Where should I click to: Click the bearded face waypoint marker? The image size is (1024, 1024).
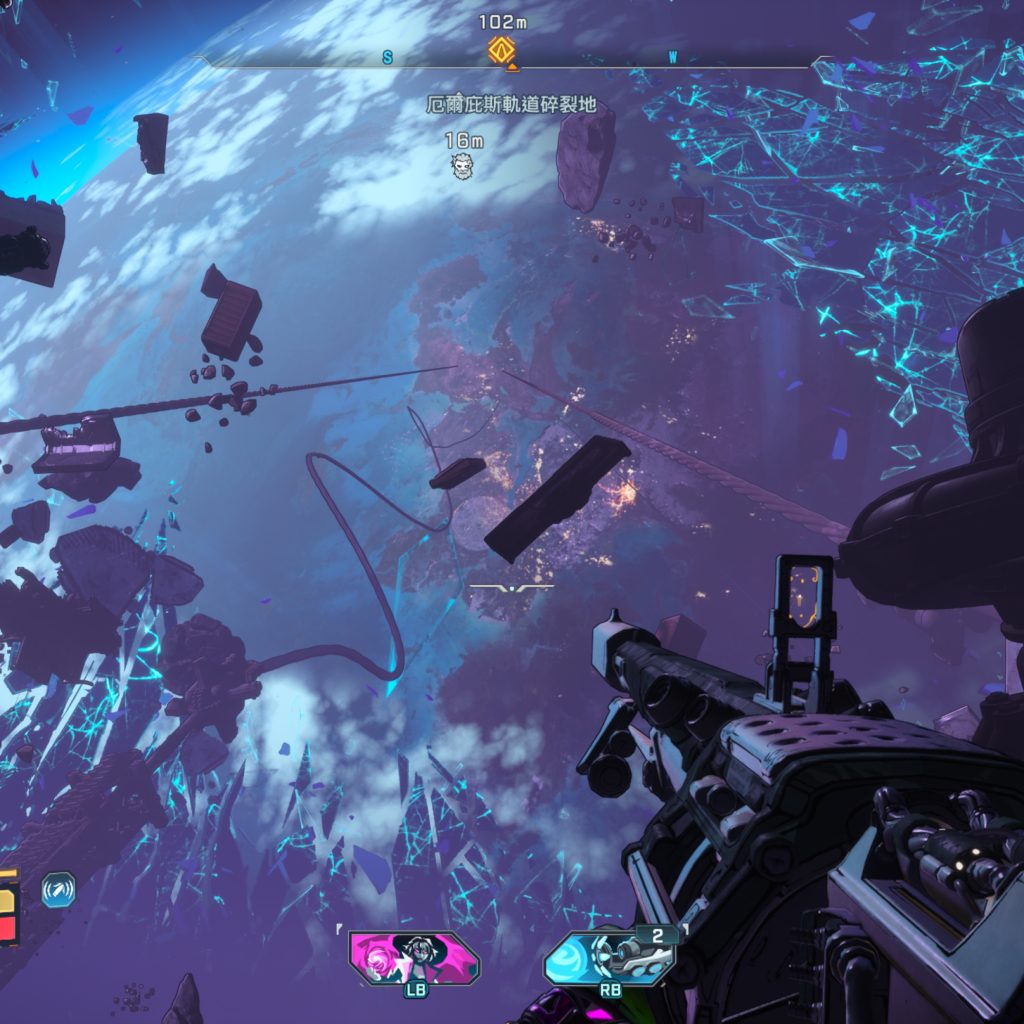(x=462, y=167)
